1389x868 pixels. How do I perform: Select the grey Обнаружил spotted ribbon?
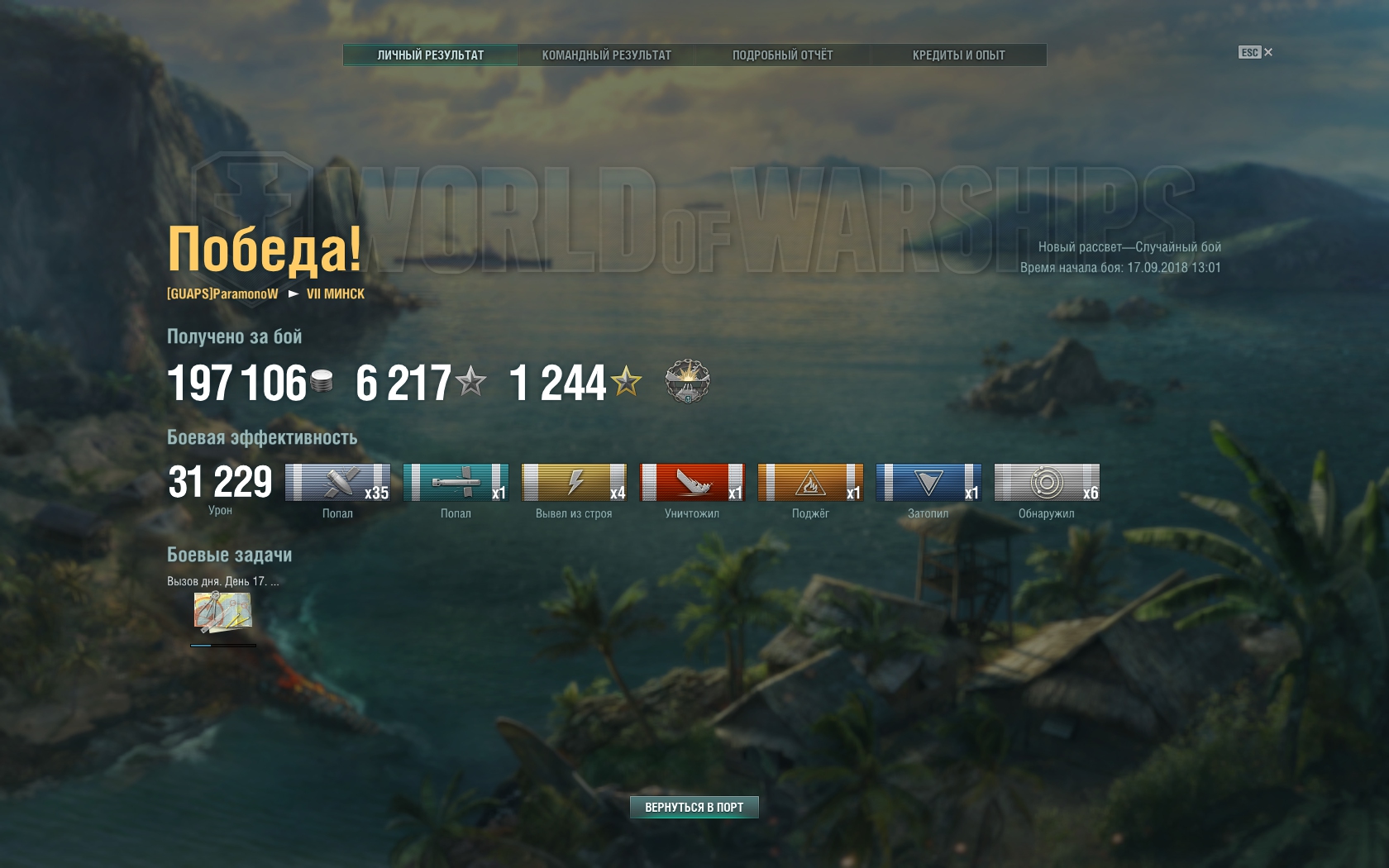[x=1047, y=483]
